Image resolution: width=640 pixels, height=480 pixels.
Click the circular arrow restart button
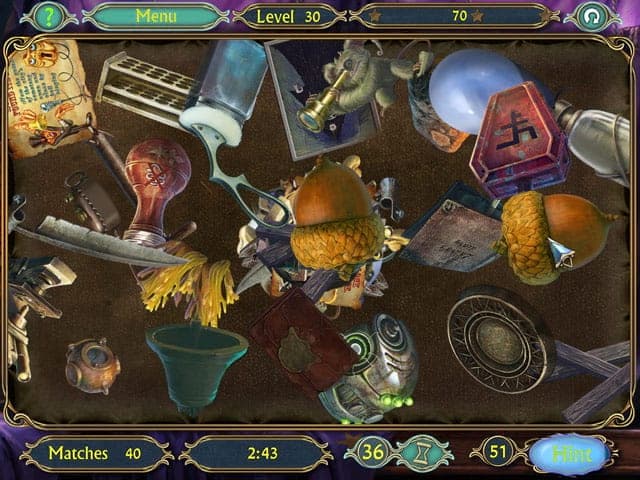pyautogui.click(x=591, y=16)
